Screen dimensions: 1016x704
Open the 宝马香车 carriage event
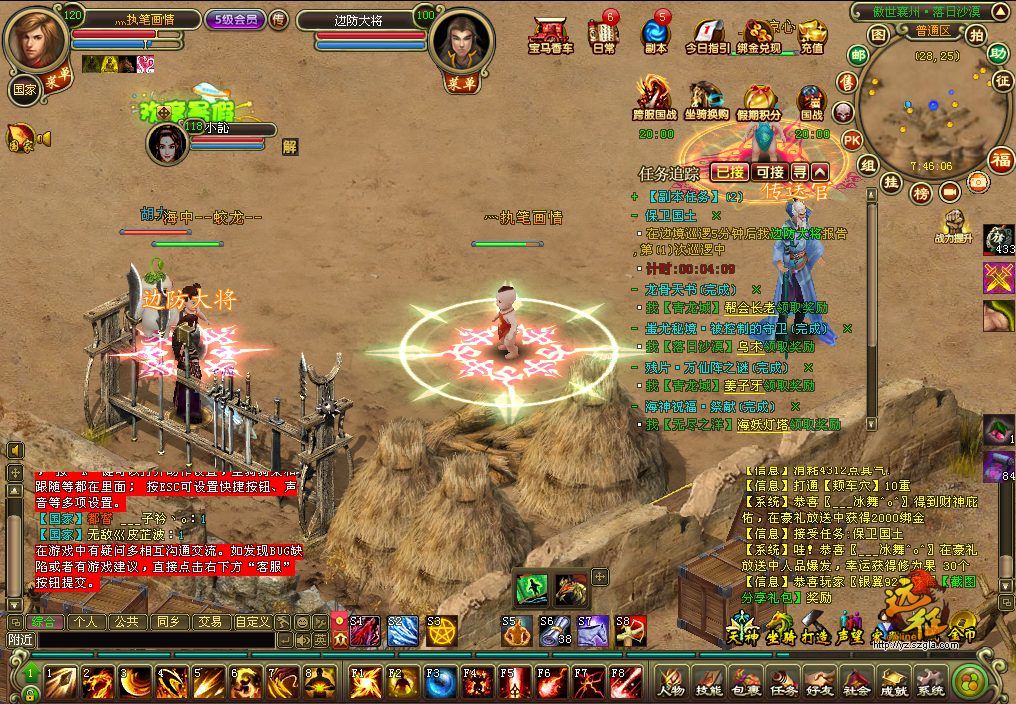550,35
